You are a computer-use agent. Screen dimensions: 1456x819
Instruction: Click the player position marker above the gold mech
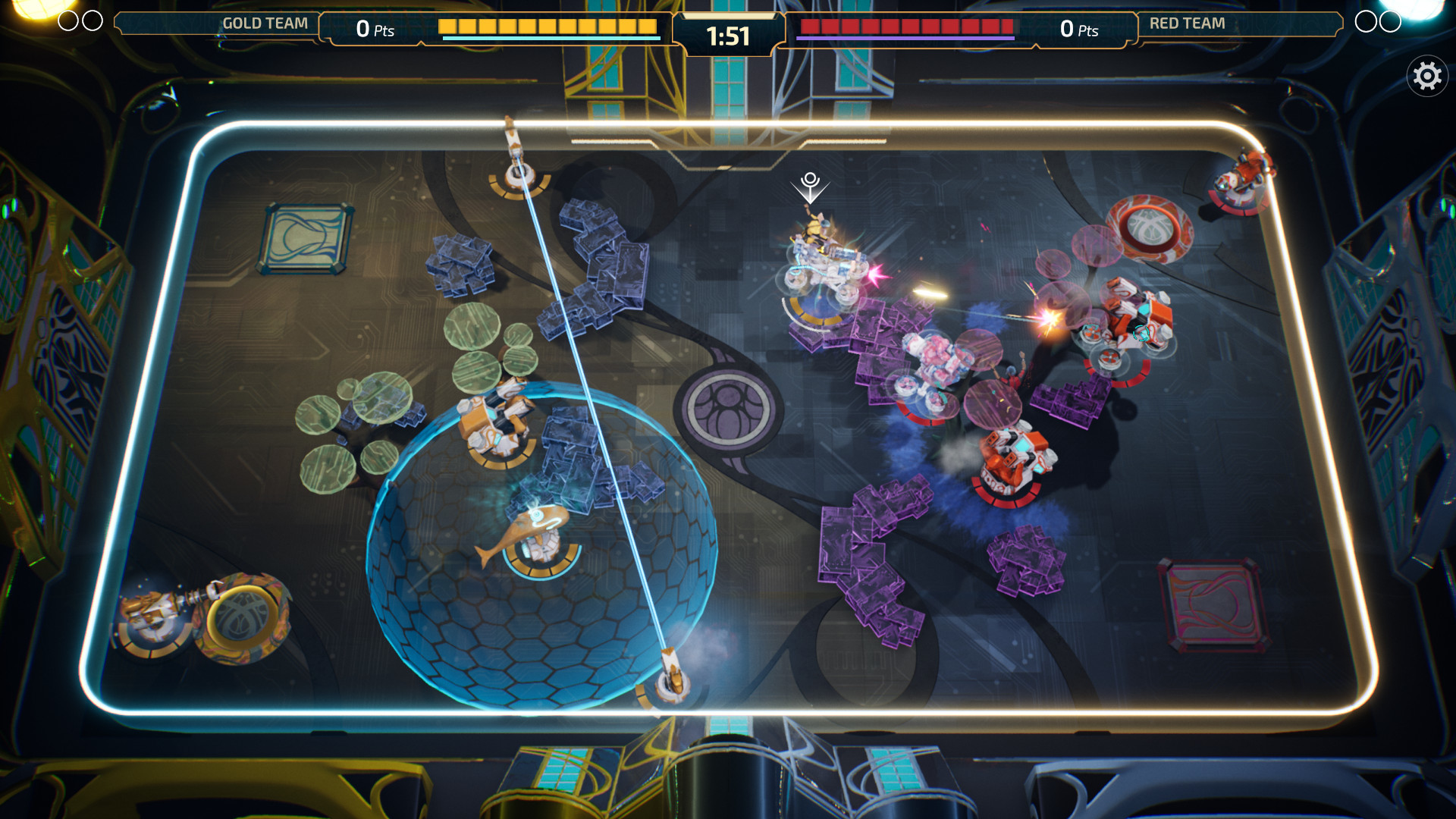click(810, 182)
